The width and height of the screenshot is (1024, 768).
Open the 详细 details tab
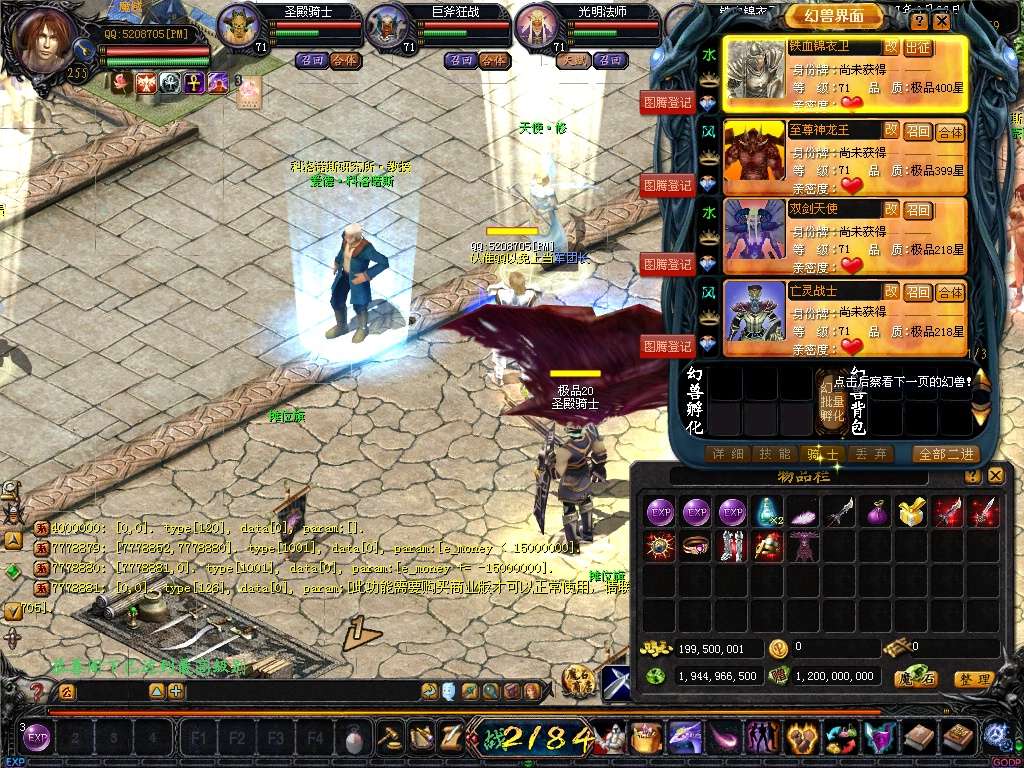click(x=727, y=454)
